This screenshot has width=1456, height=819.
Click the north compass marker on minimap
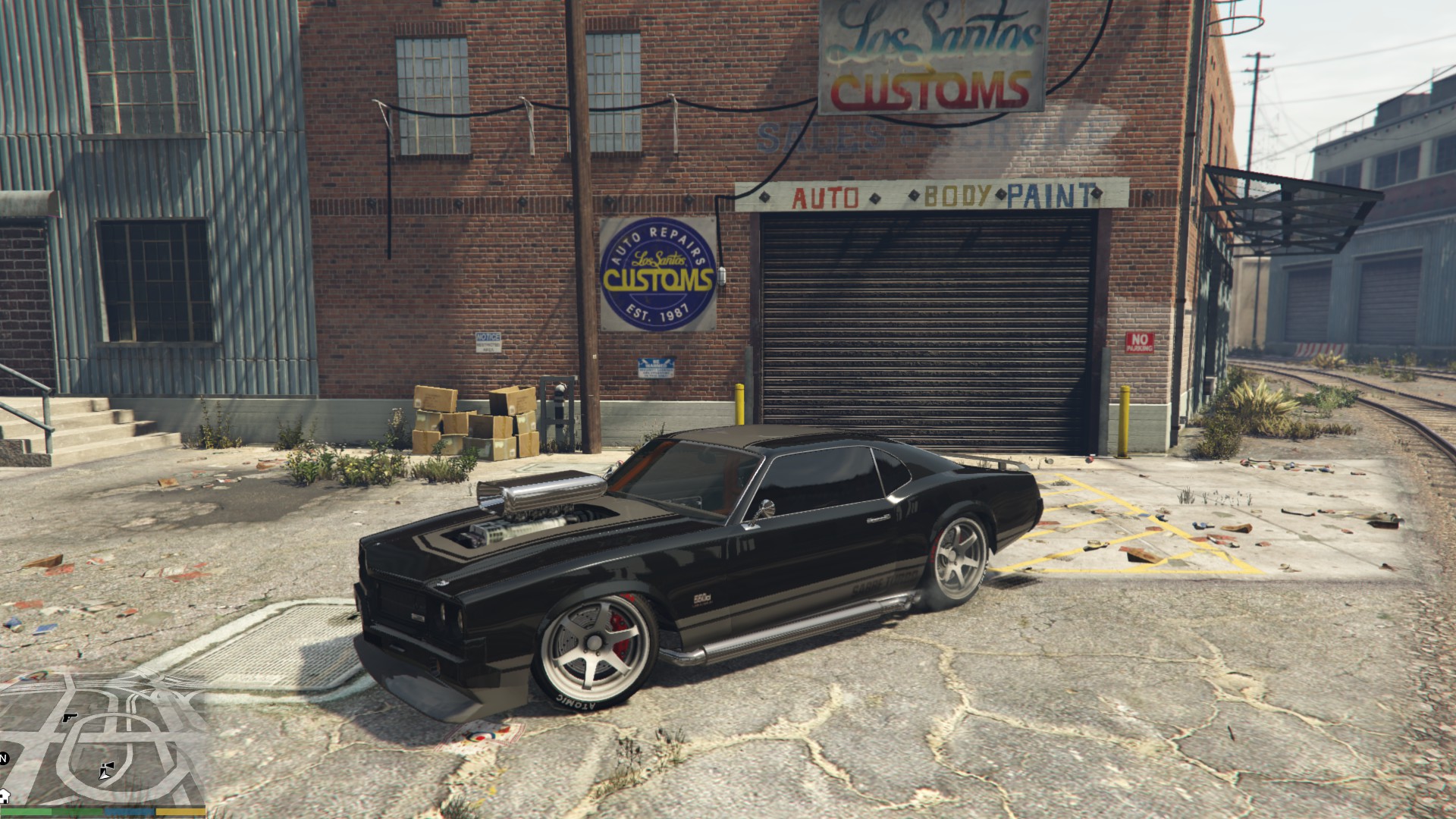click(x=4, y=758)
